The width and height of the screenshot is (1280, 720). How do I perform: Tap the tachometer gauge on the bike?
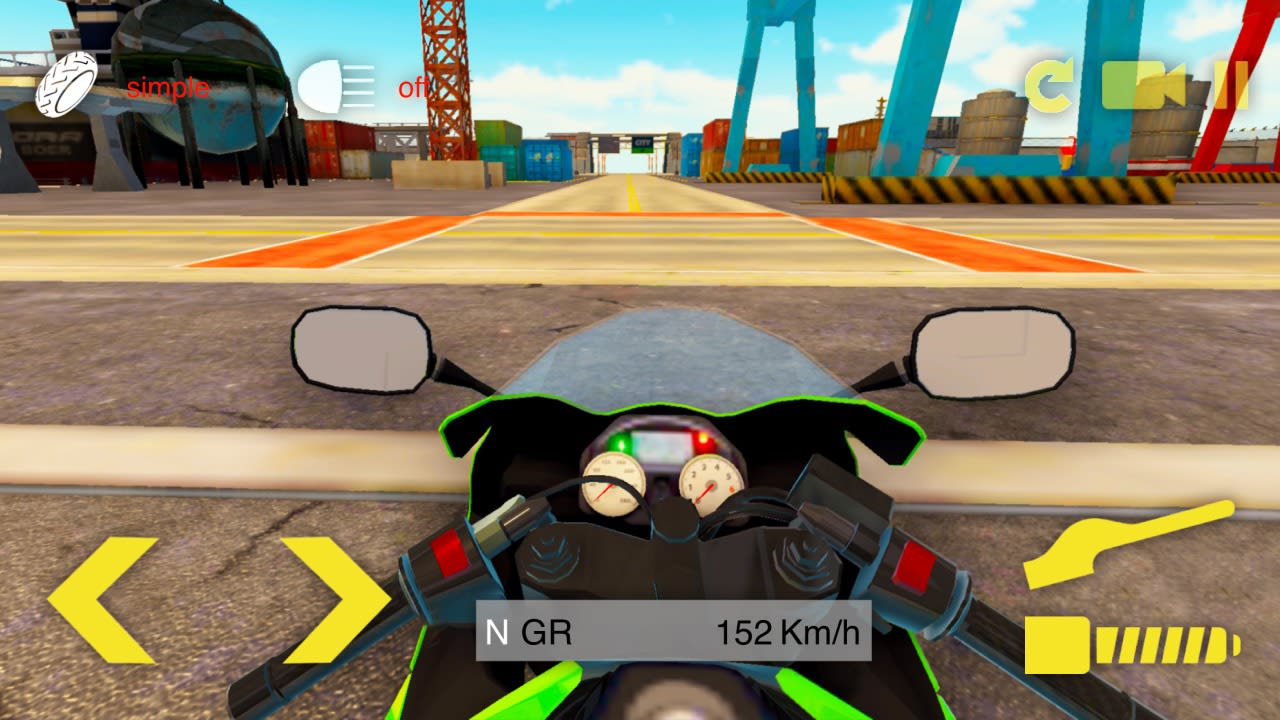point(712,483)
